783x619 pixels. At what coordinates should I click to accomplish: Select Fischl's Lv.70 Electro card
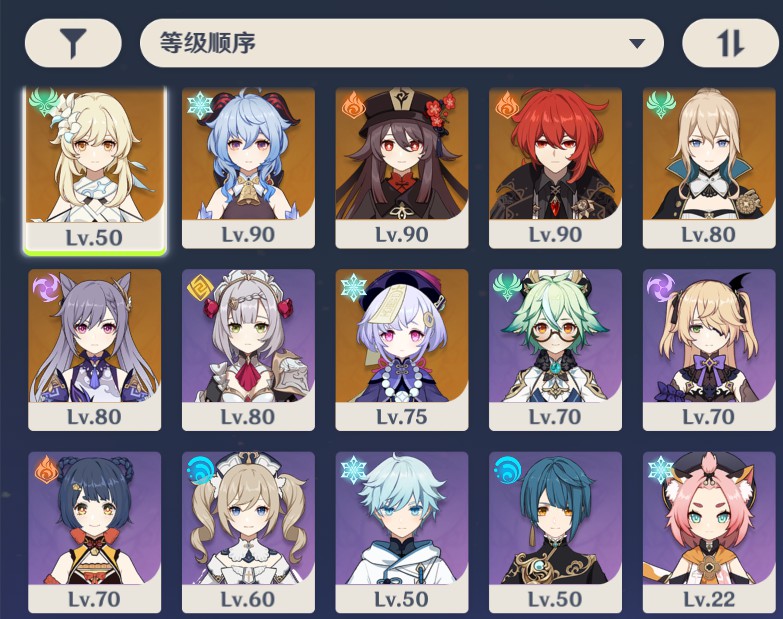pyautogui.click(x=708, y=348)
